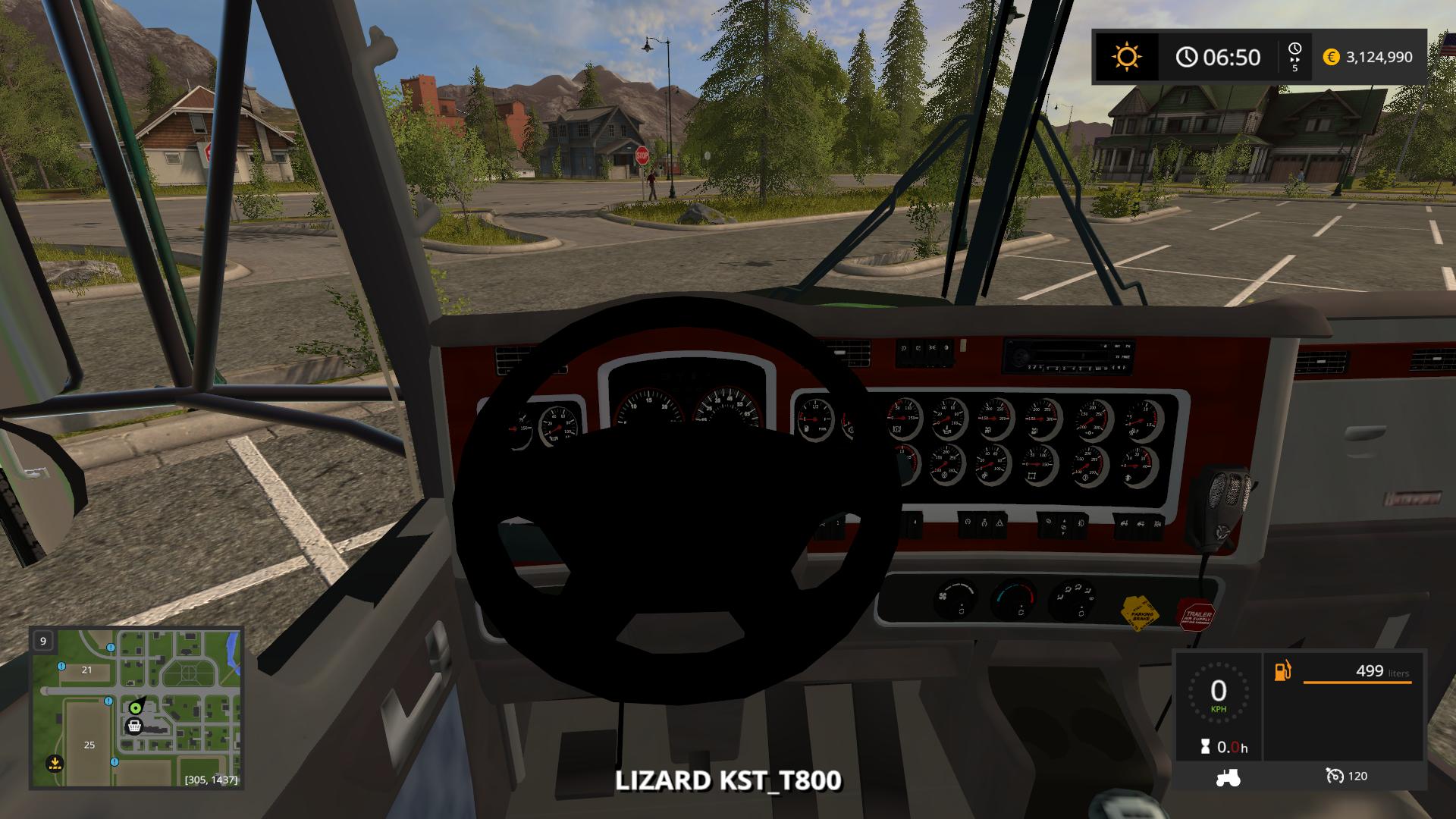Select the shop basket marker on minimap
The height and width of the screenshot is (819, 1456).
[x=134, y=726]
